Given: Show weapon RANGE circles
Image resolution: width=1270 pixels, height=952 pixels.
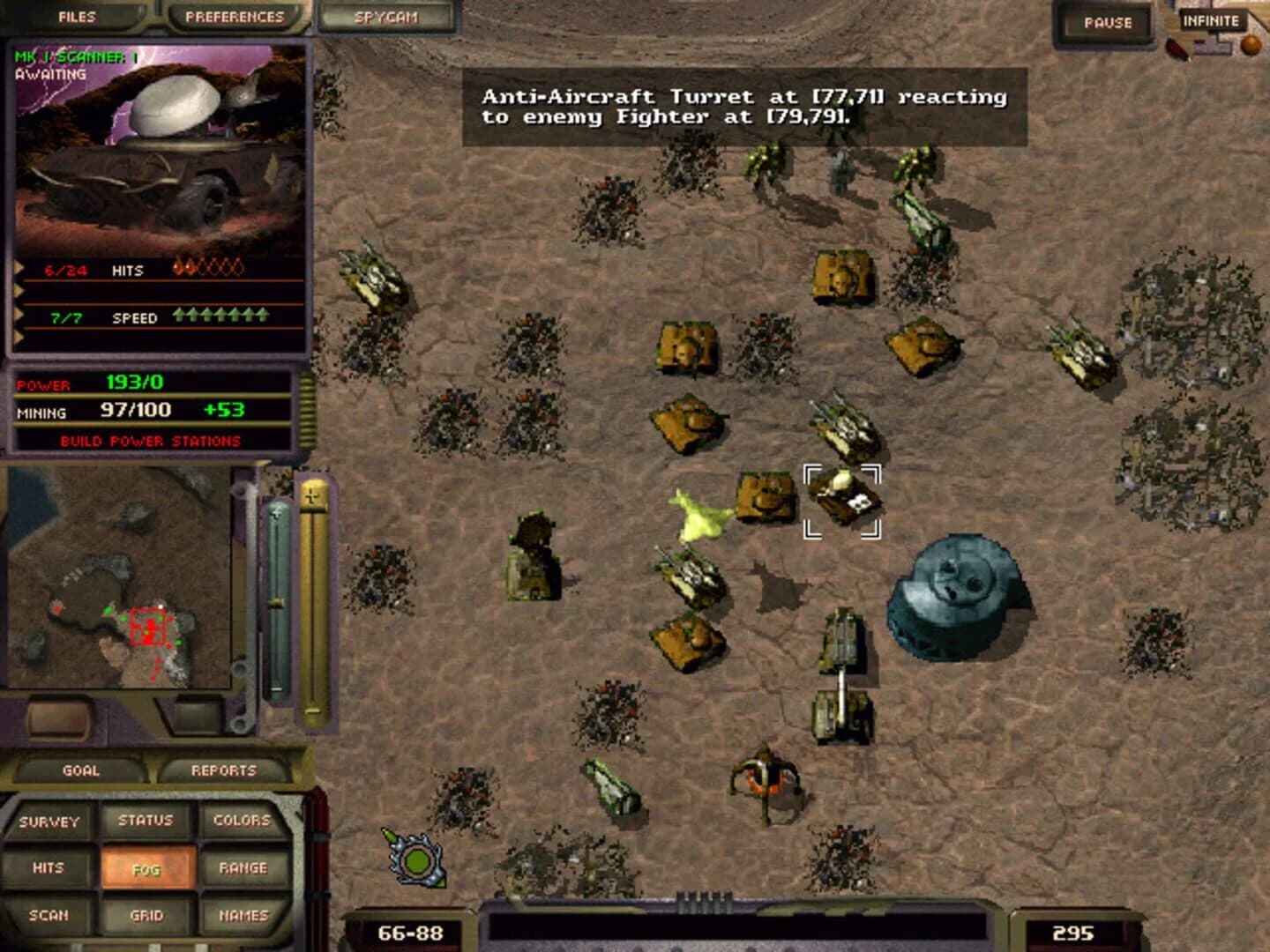Looking at the screenshot, I should pyautogui.click(x=243, y=867).
